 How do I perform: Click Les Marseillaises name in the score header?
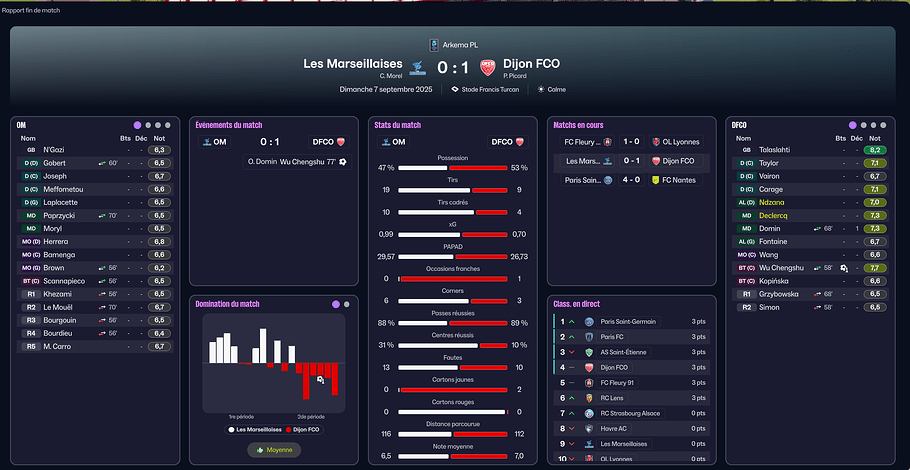point(352,64)
